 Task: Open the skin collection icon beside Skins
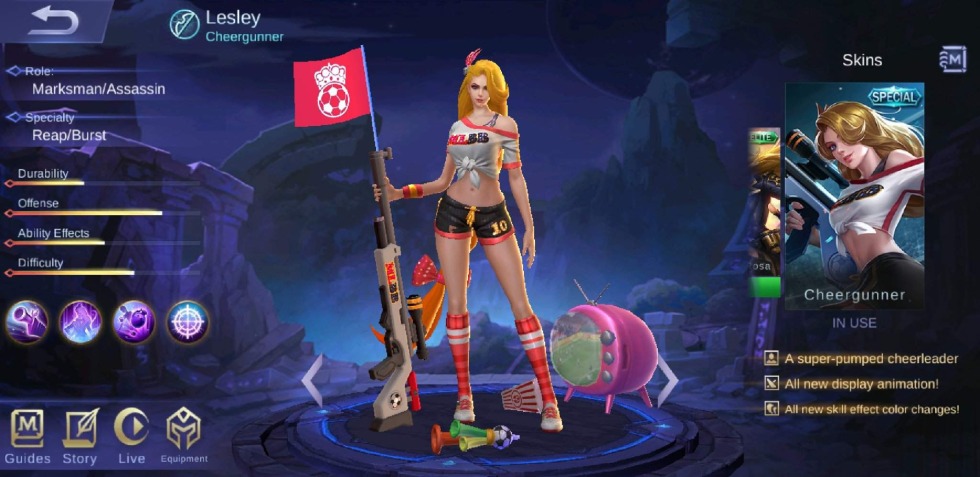(x=952, y=60)
